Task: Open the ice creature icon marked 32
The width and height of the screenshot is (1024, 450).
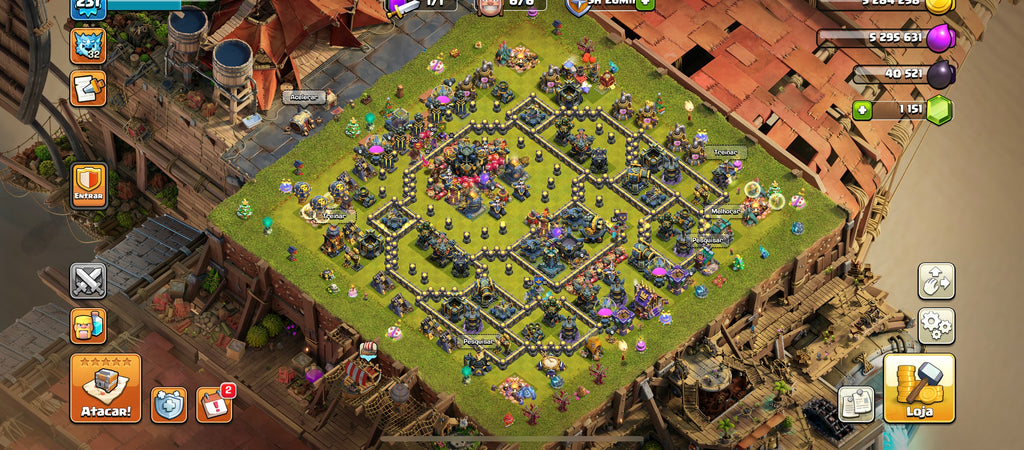Action: coord(88,45)
